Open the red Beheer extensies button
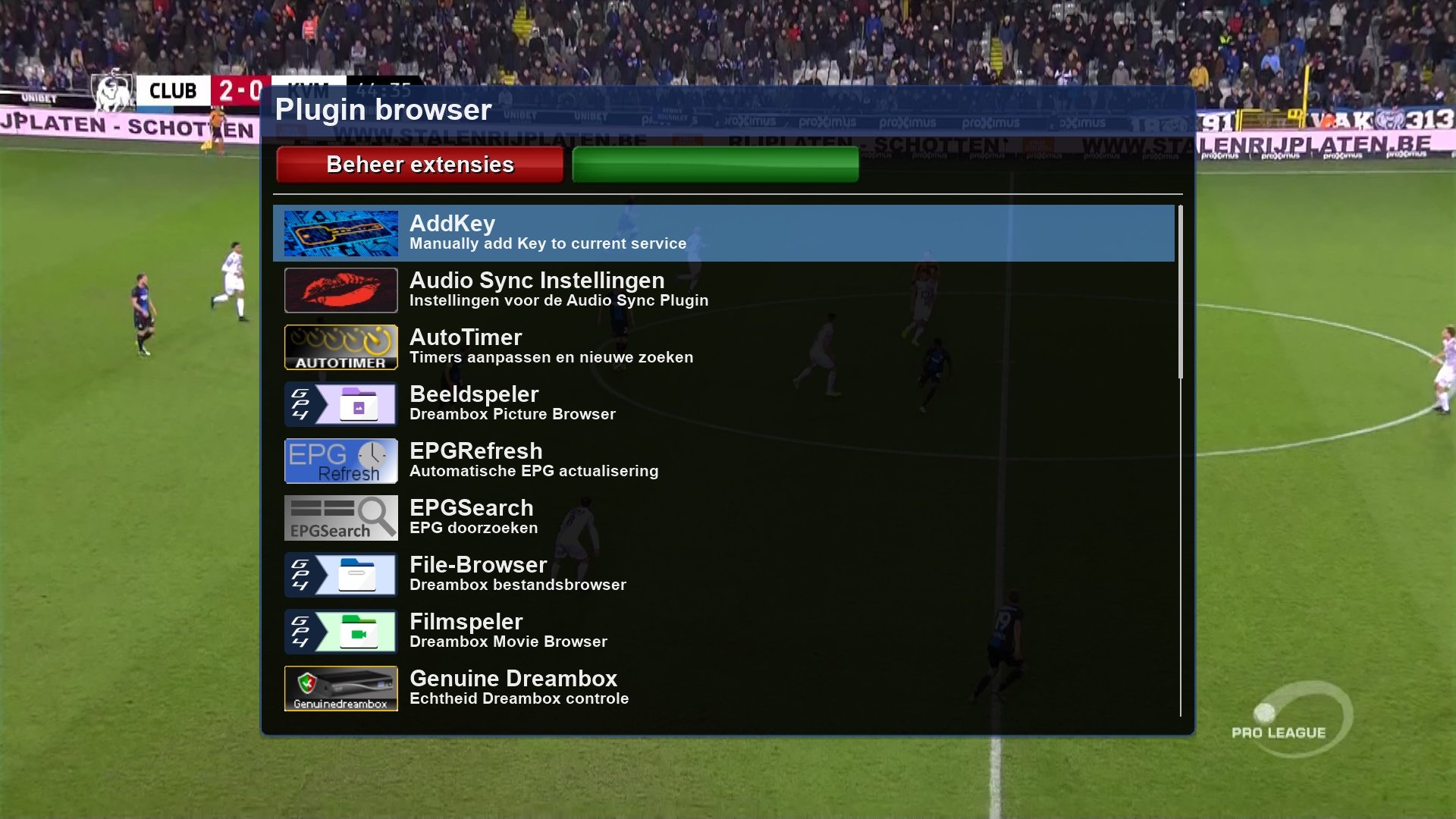The height and width of the screenshot is (819, 1456). coord(419,165)
